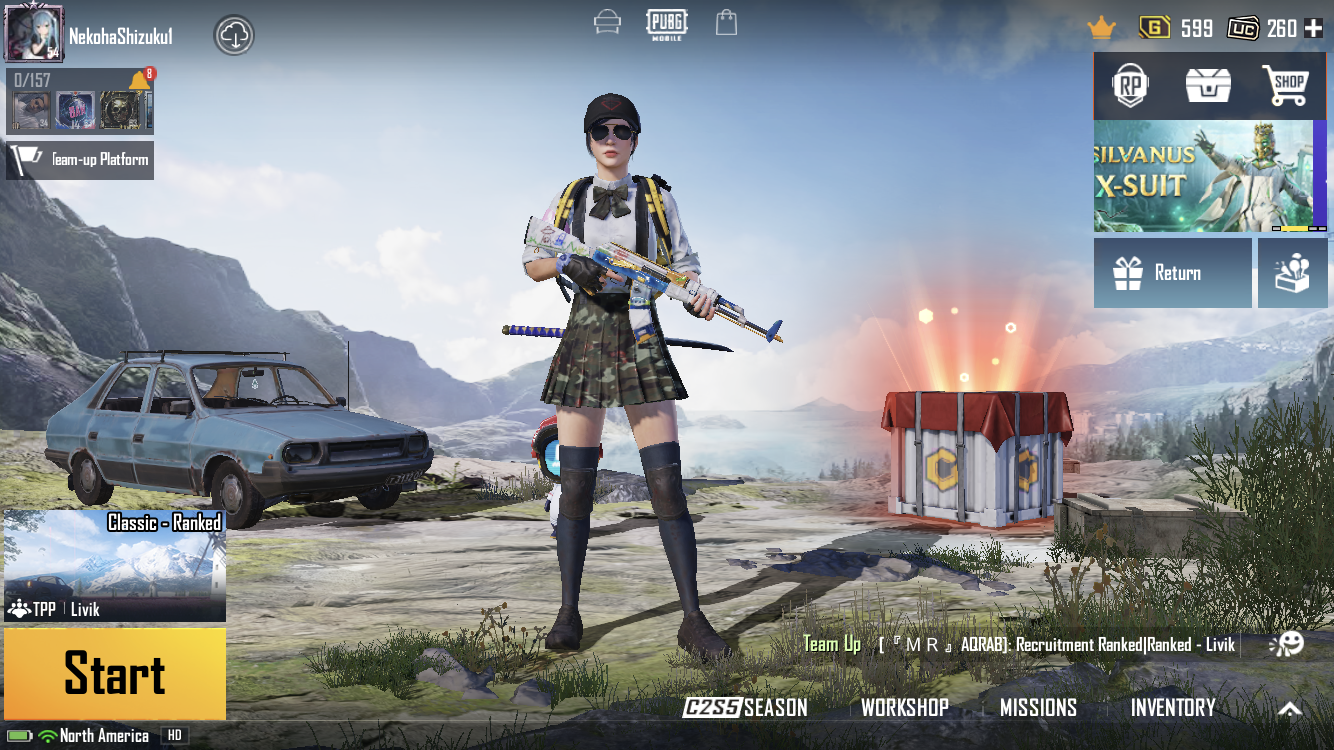Screen dimensions: 1334x750
Task: Tap the yellow Start button
Action: point(115,673)
